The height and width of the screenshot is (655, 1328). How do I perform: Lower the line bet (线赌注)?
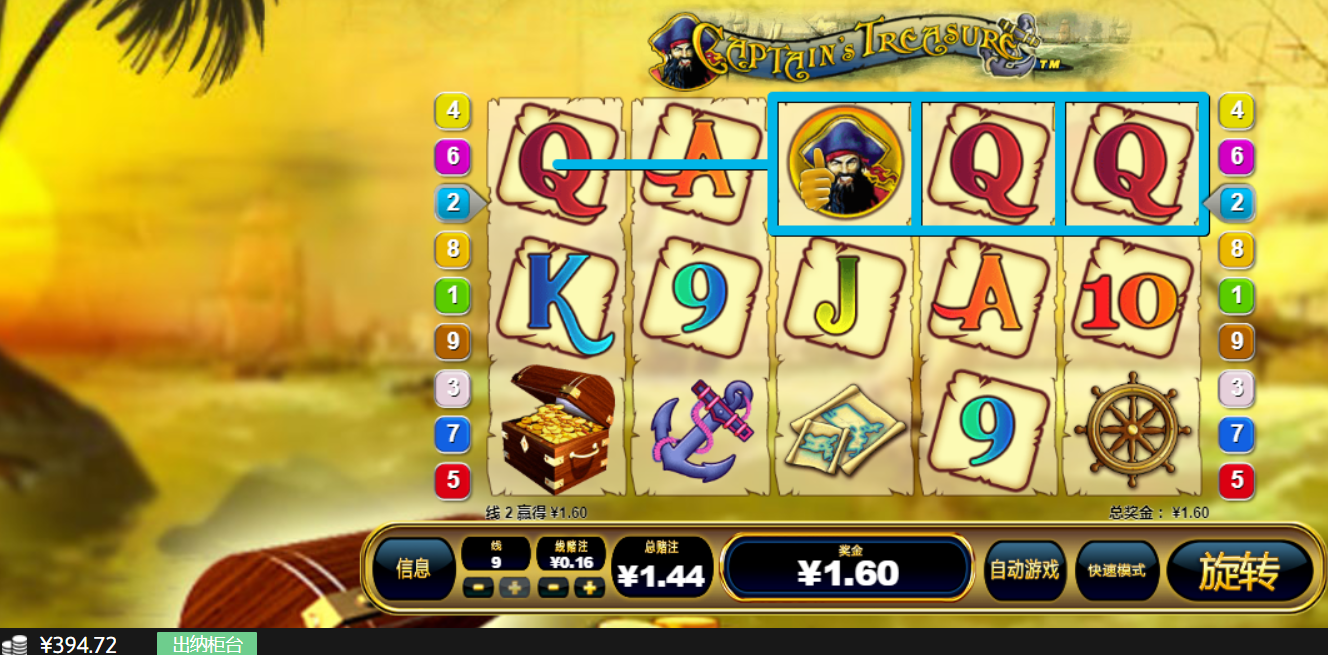(553, 588)
